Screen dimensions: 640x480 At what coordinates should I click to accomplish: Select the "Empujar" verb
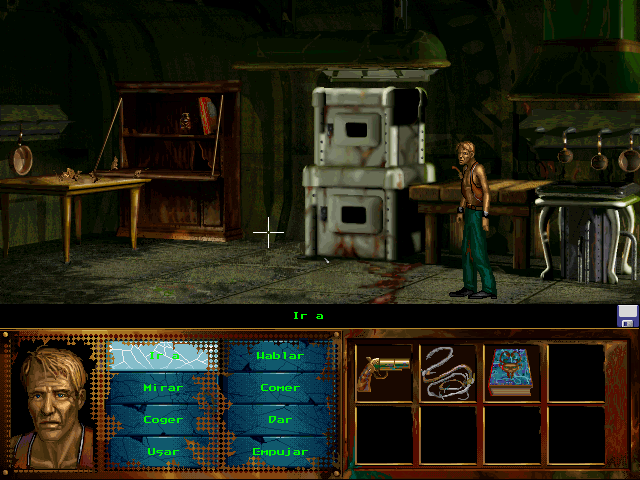click(x=279, y=451)
